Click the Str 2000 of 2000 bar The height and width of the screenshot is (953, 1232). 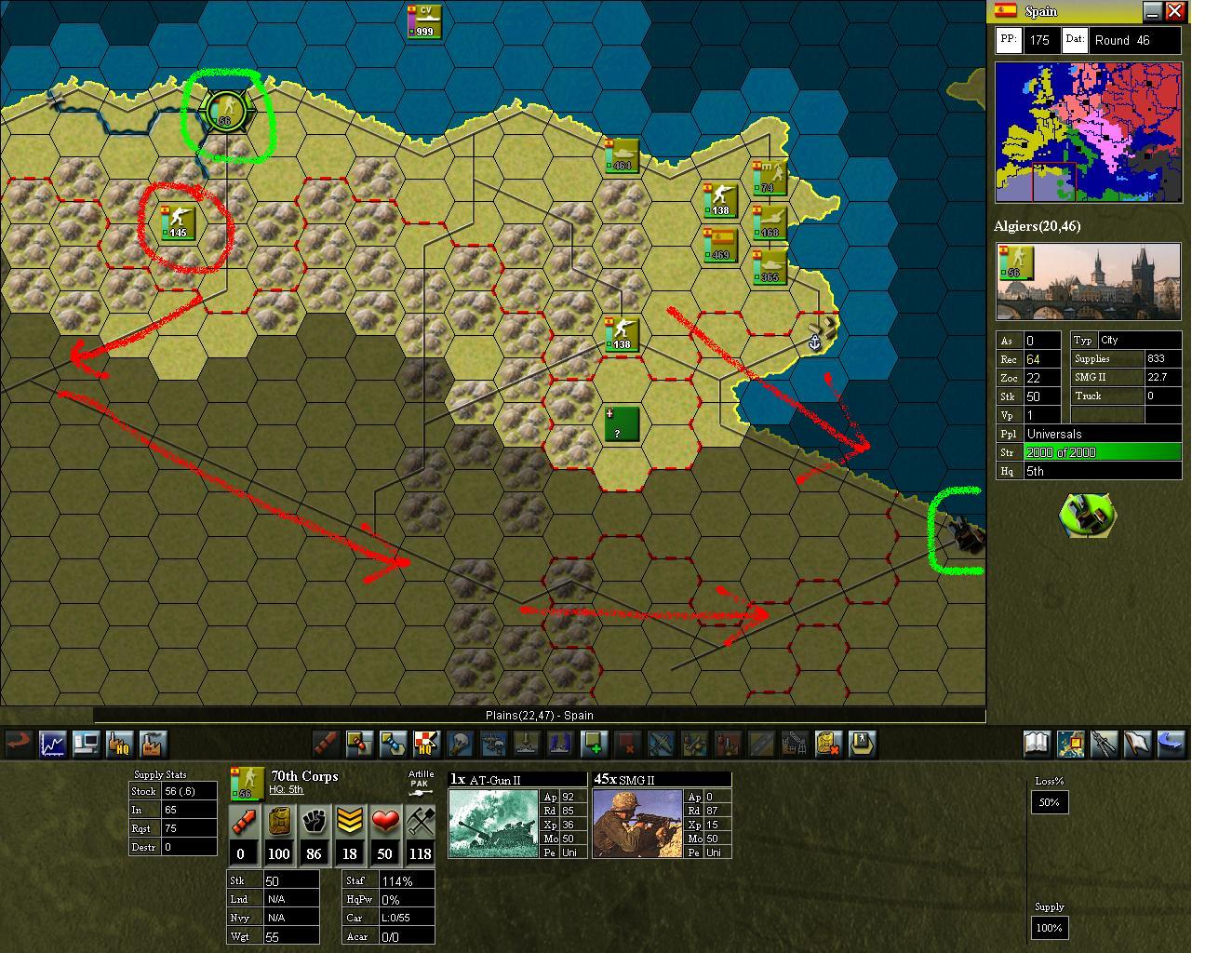click(x=1103, y=452)
